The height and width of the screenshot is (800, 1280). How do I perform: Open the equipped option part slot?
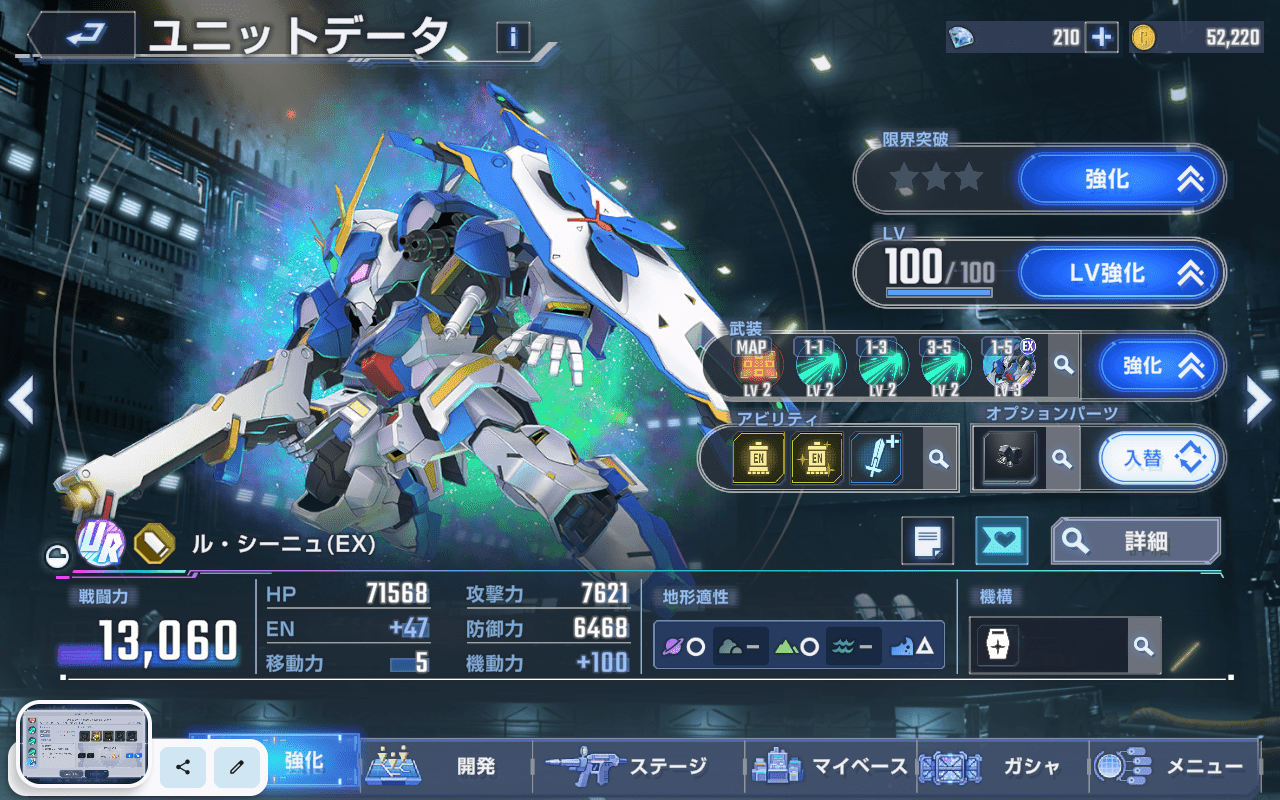[x=1008, y=459]
